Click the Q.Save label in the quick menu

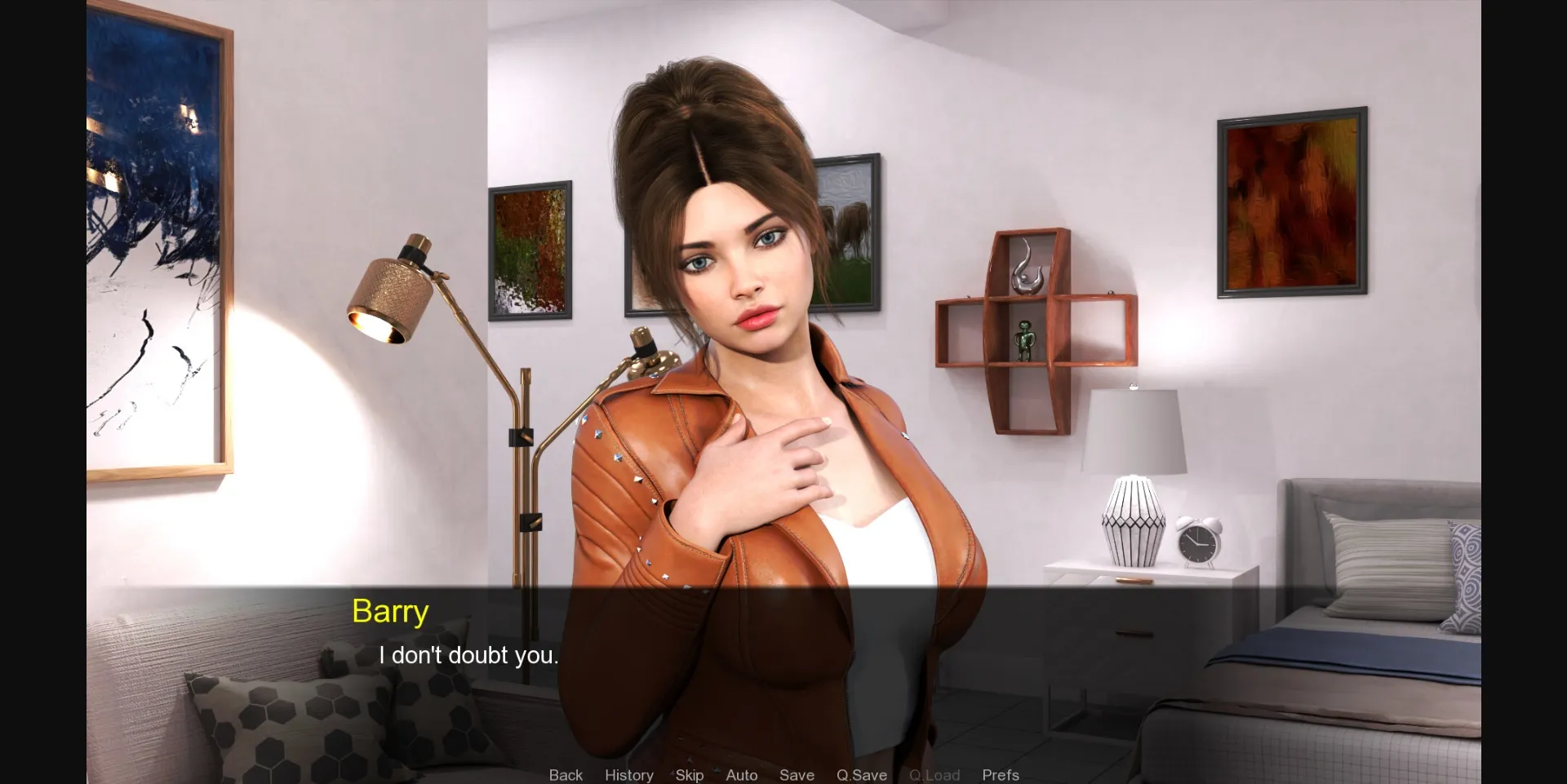pyautogui.click(x=861, y=775)
